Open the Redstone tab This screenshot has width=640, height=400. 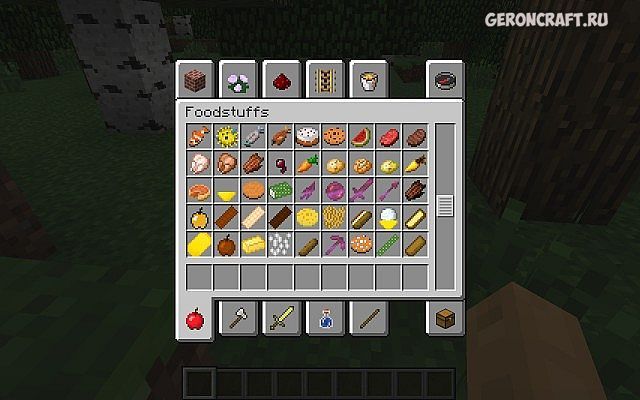click(x=282, y=79)
